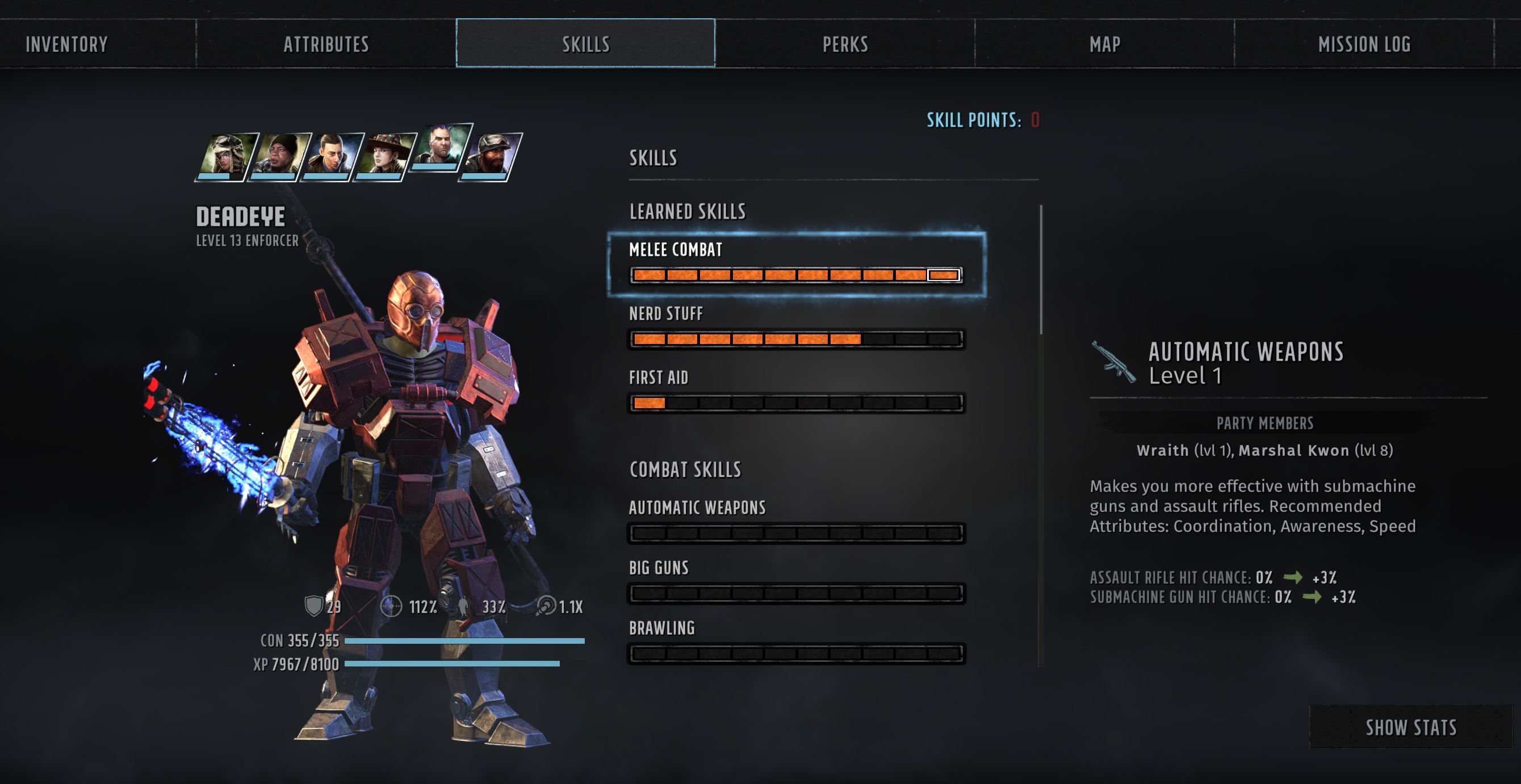Image resolution: width=1521 pixels, height=784 pixels.
Task: Select the bearded soldier in helmet portrait
Action: coord(491,157)
